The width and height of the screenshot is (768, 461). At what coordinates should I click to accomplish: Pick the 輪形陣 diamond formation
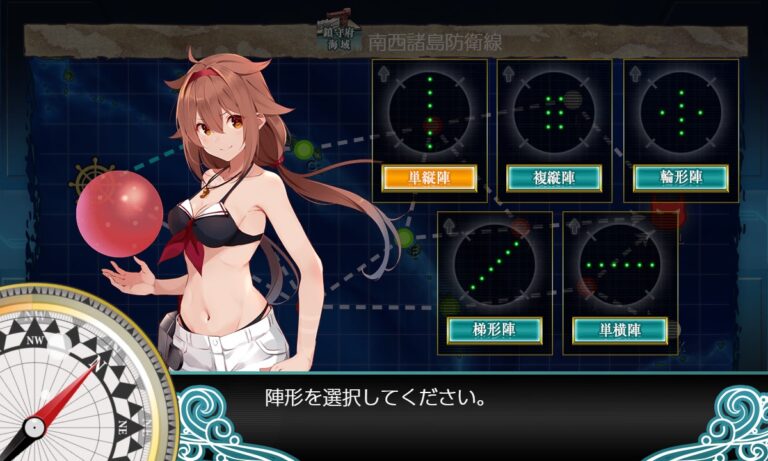pyautogui.click(x=680, y=178)
